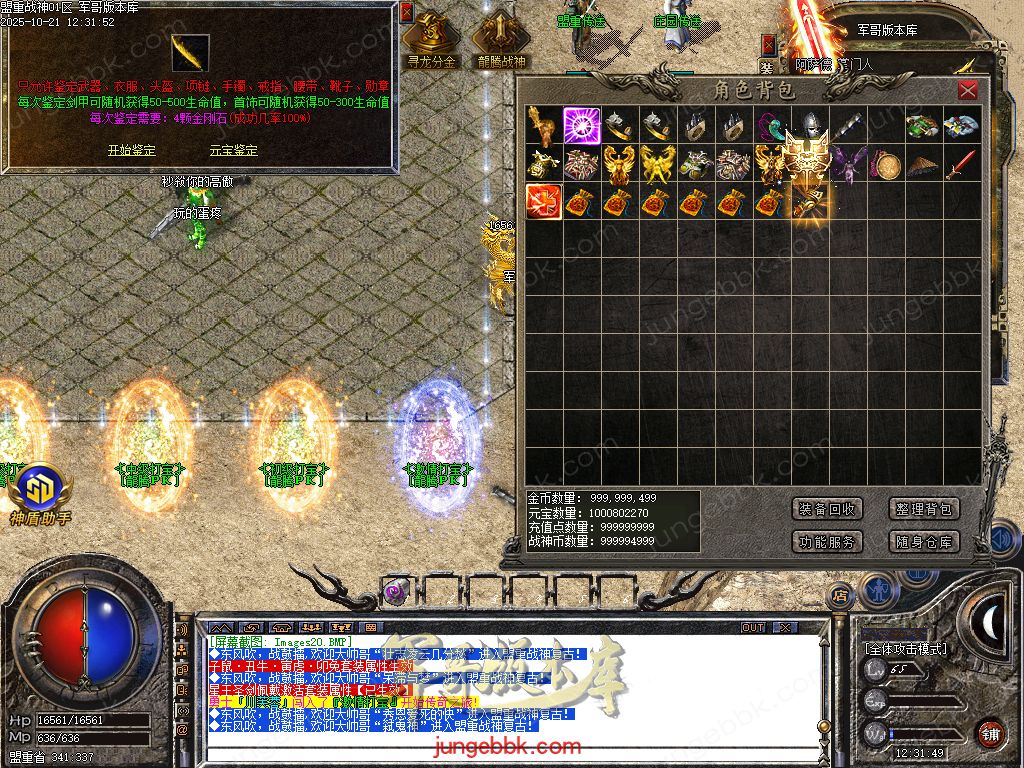This screenshot has height=768, width=1024.
Task: Sort the bag with 整理背包
Action: point(924,509)
